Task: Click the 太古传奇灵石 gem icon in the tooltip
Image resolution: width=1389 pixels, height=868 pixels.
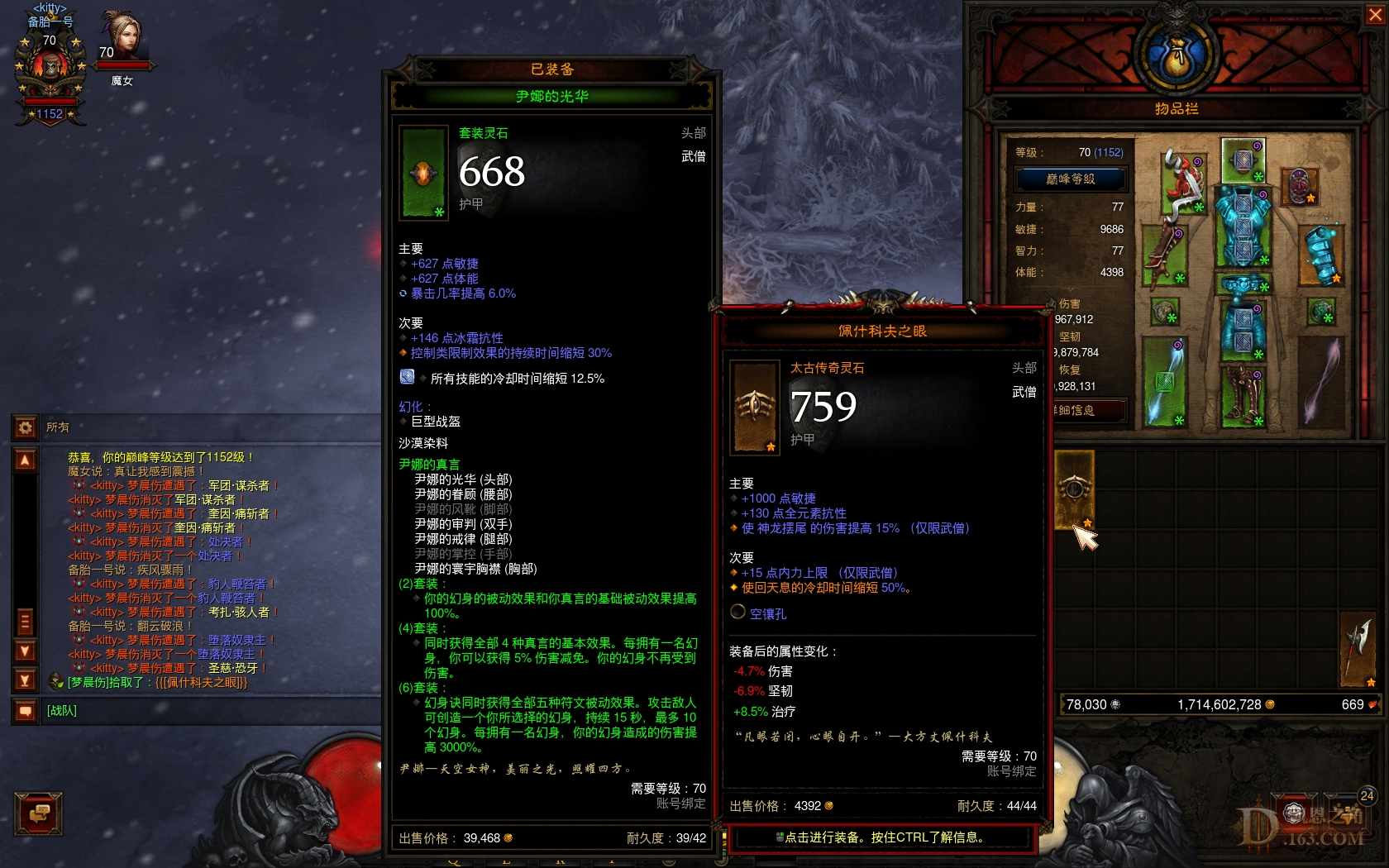Action: (753, 404)
